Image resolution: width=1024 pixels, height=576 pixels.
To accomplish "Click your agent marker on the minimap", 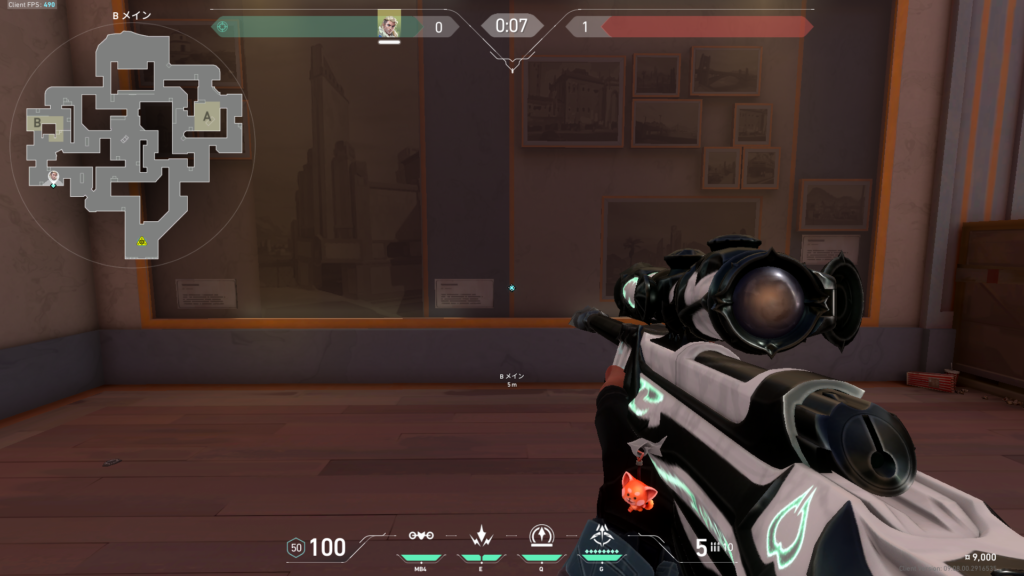I will 54,177.
